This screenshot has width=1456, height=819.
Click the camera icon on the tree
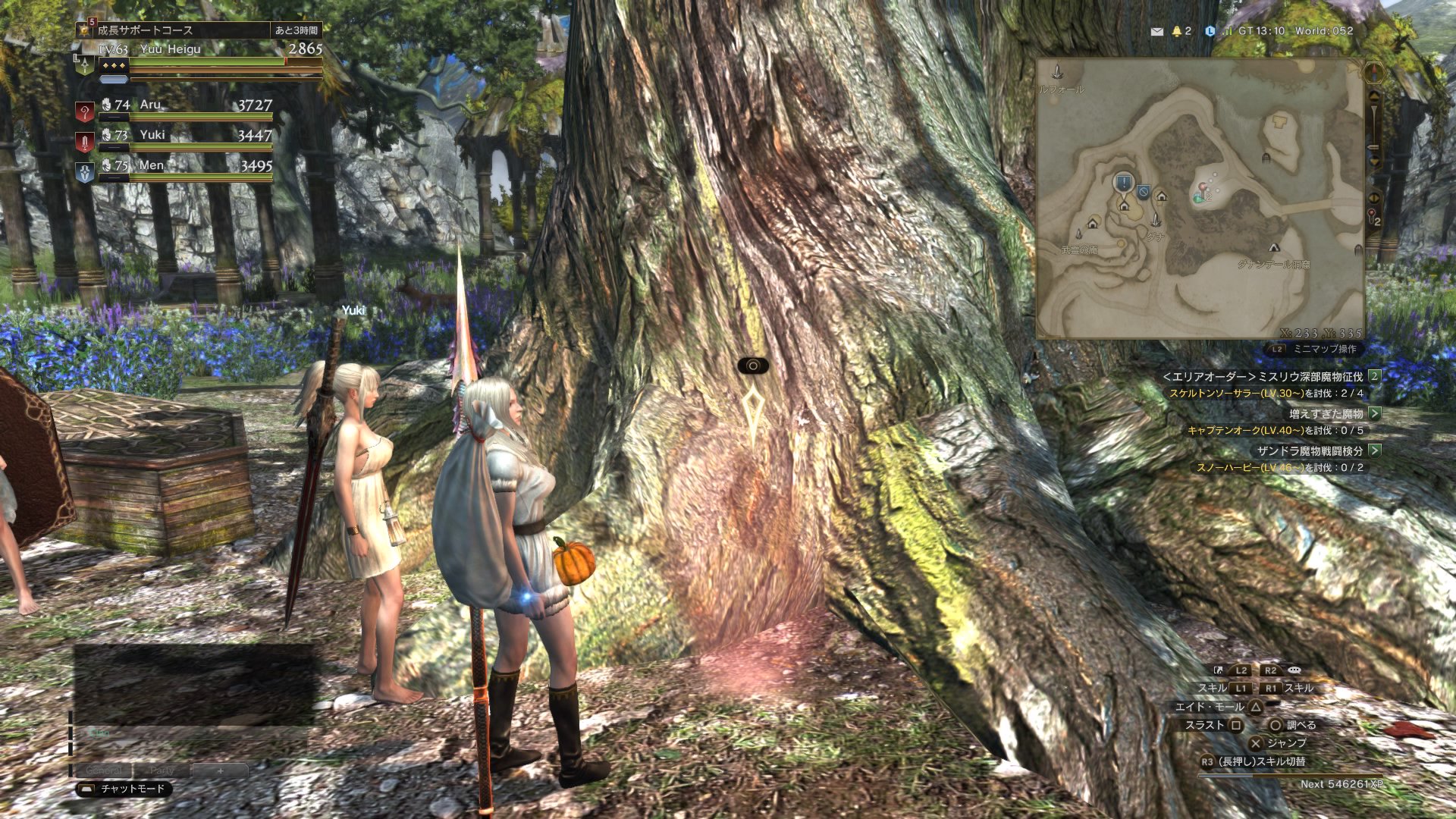[752, 366]
